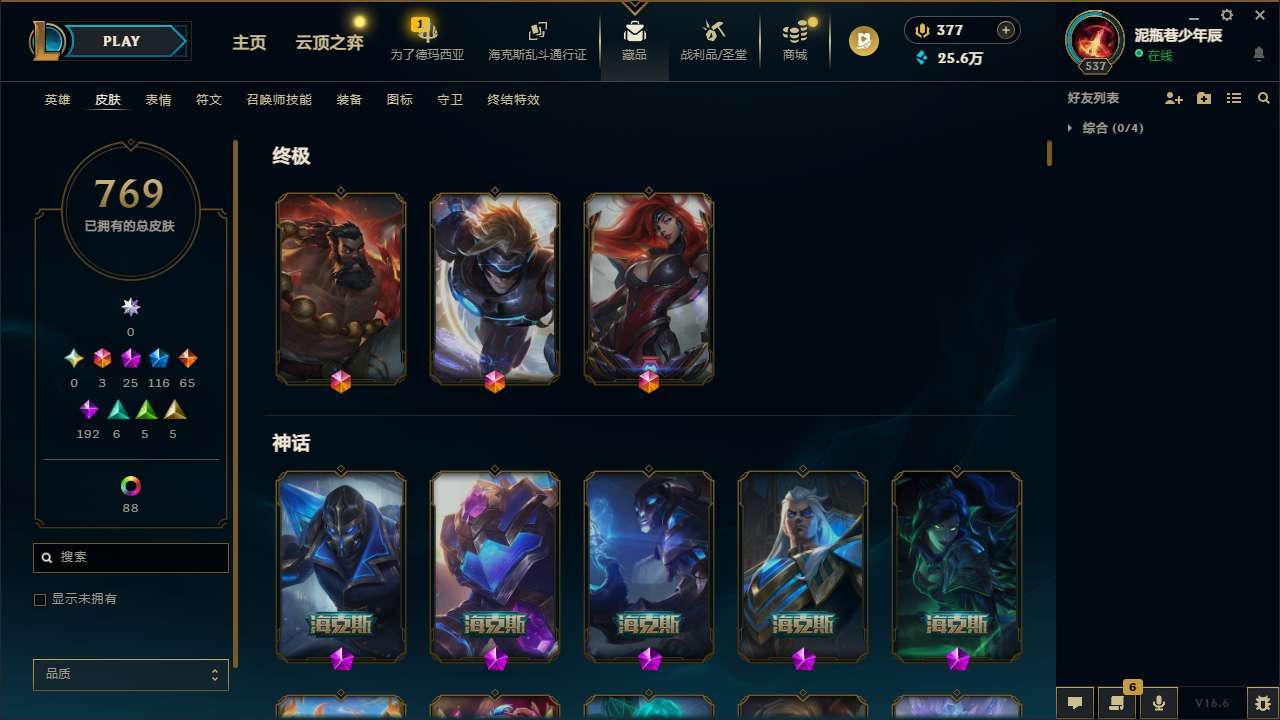The image size is (1280, 720).
Task: Open the 在线 online status selector
Action: click(1156, 56)
